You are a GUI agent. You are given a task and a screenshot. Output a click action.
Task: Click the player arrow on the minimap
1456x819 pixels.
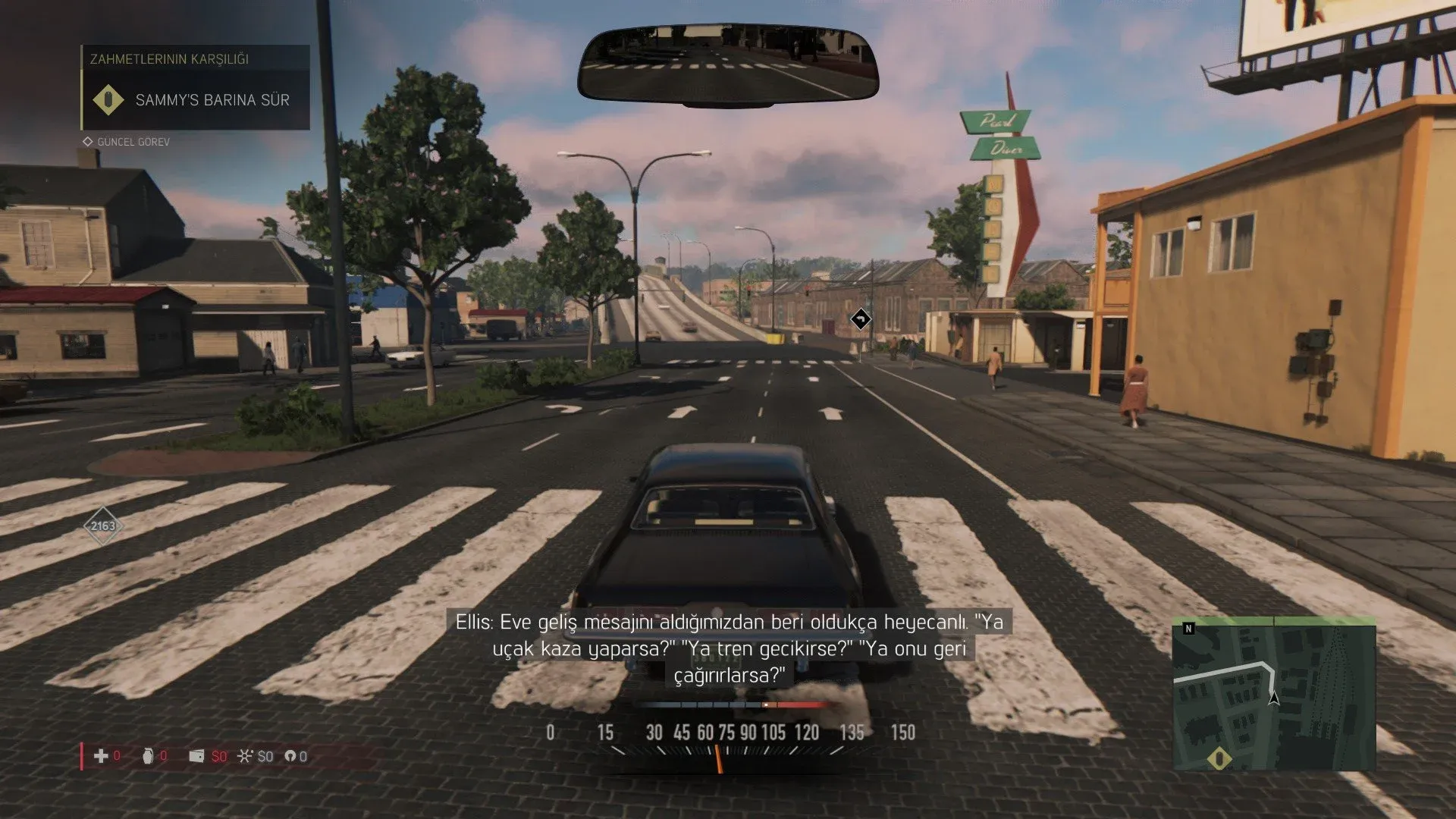tap(1274, 698)
